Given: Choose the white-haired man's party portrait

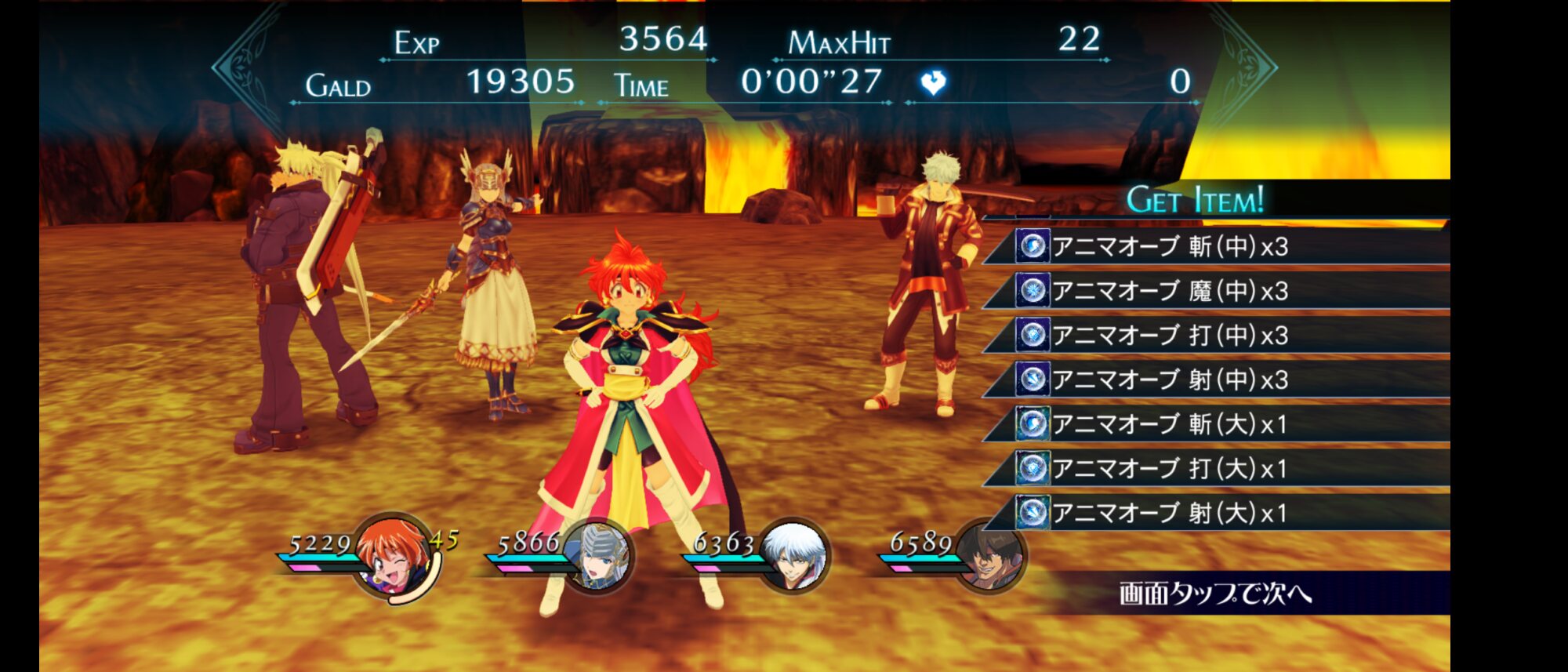Looking at the screenshot, I should click(793, 557).
